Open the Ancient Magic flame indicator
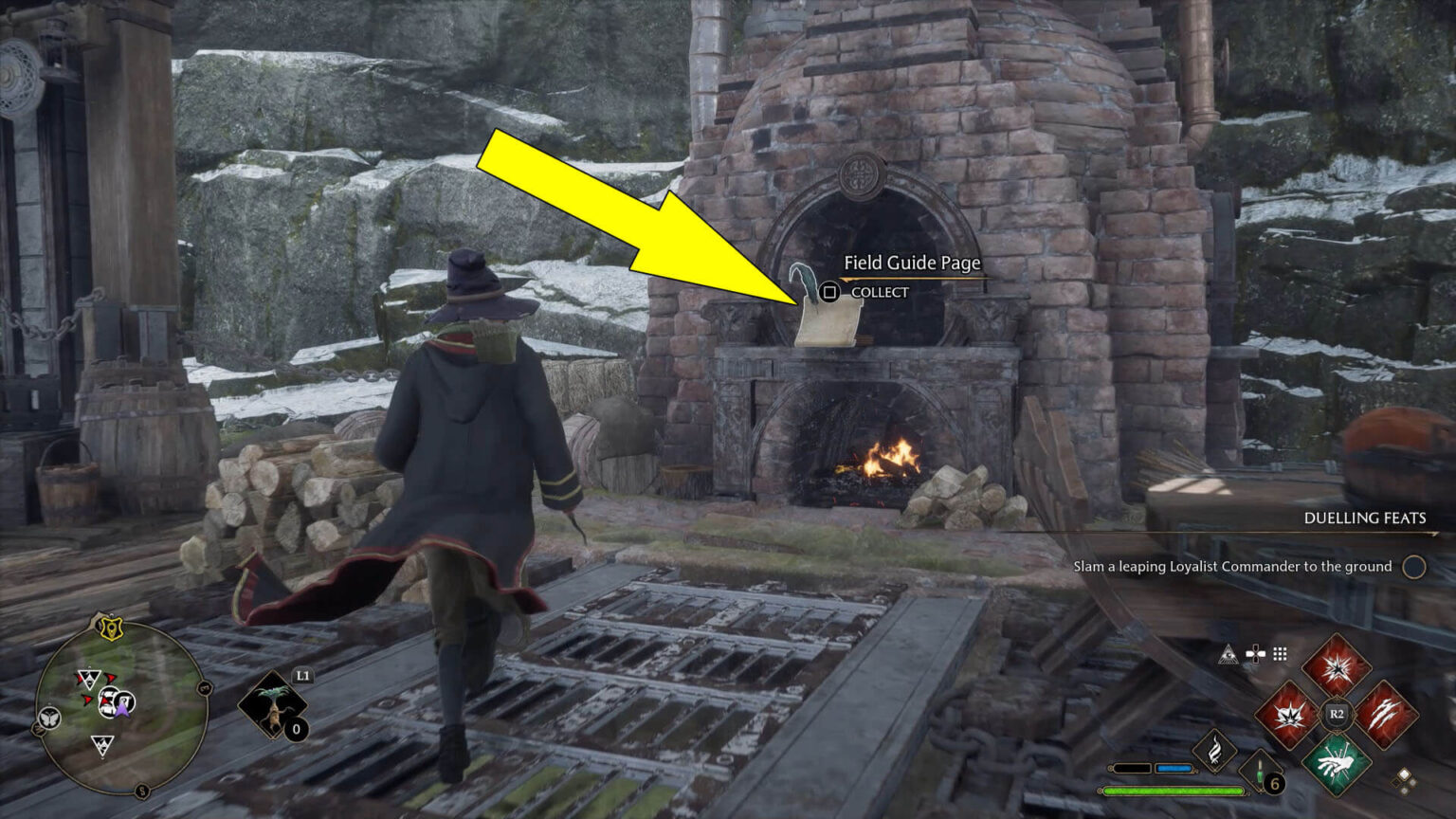Viewport: 1456px width, 819px height. coord(1216,750)
